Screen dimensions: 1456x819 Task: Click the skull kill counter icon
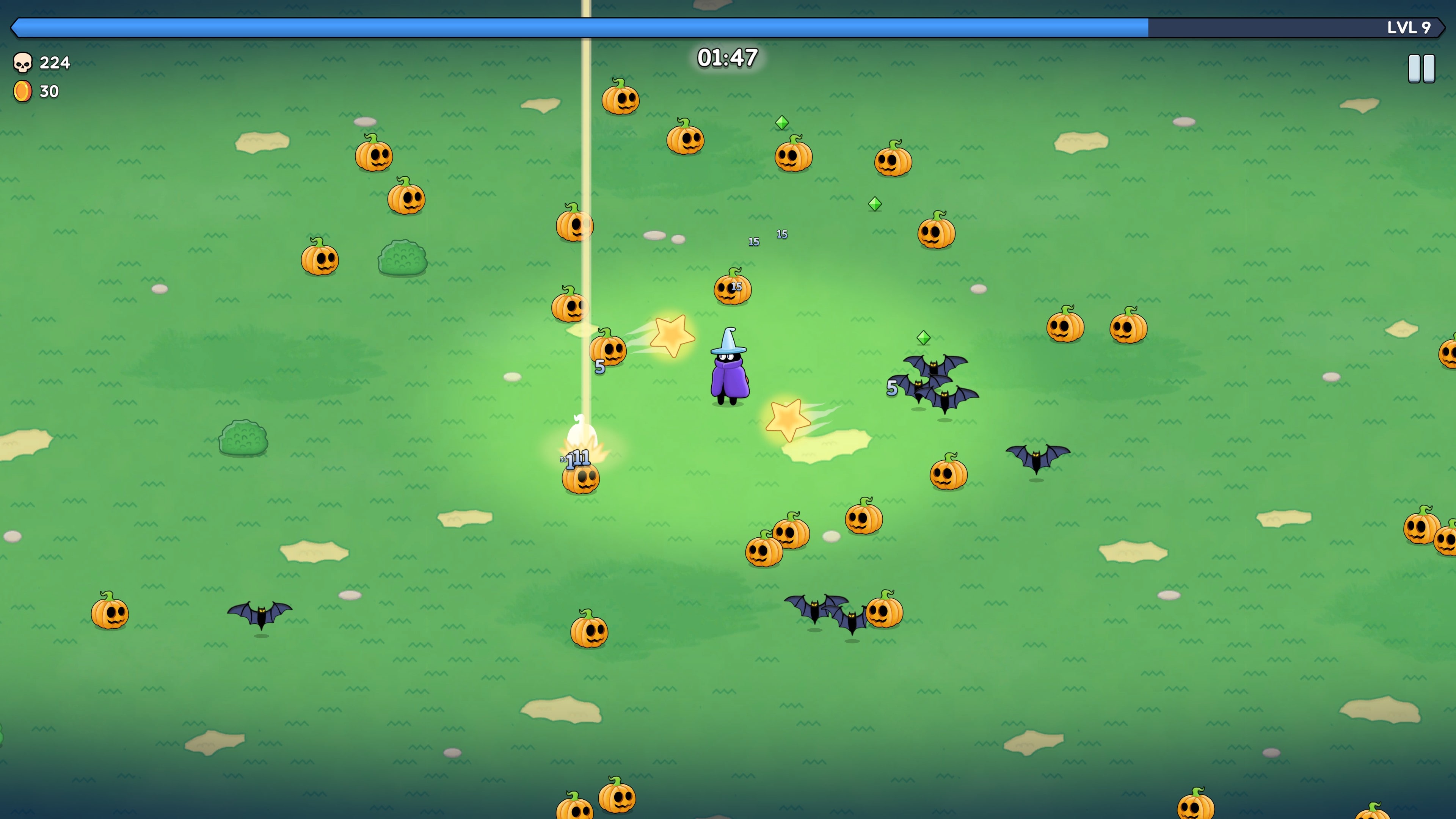[x=23, y=62]
